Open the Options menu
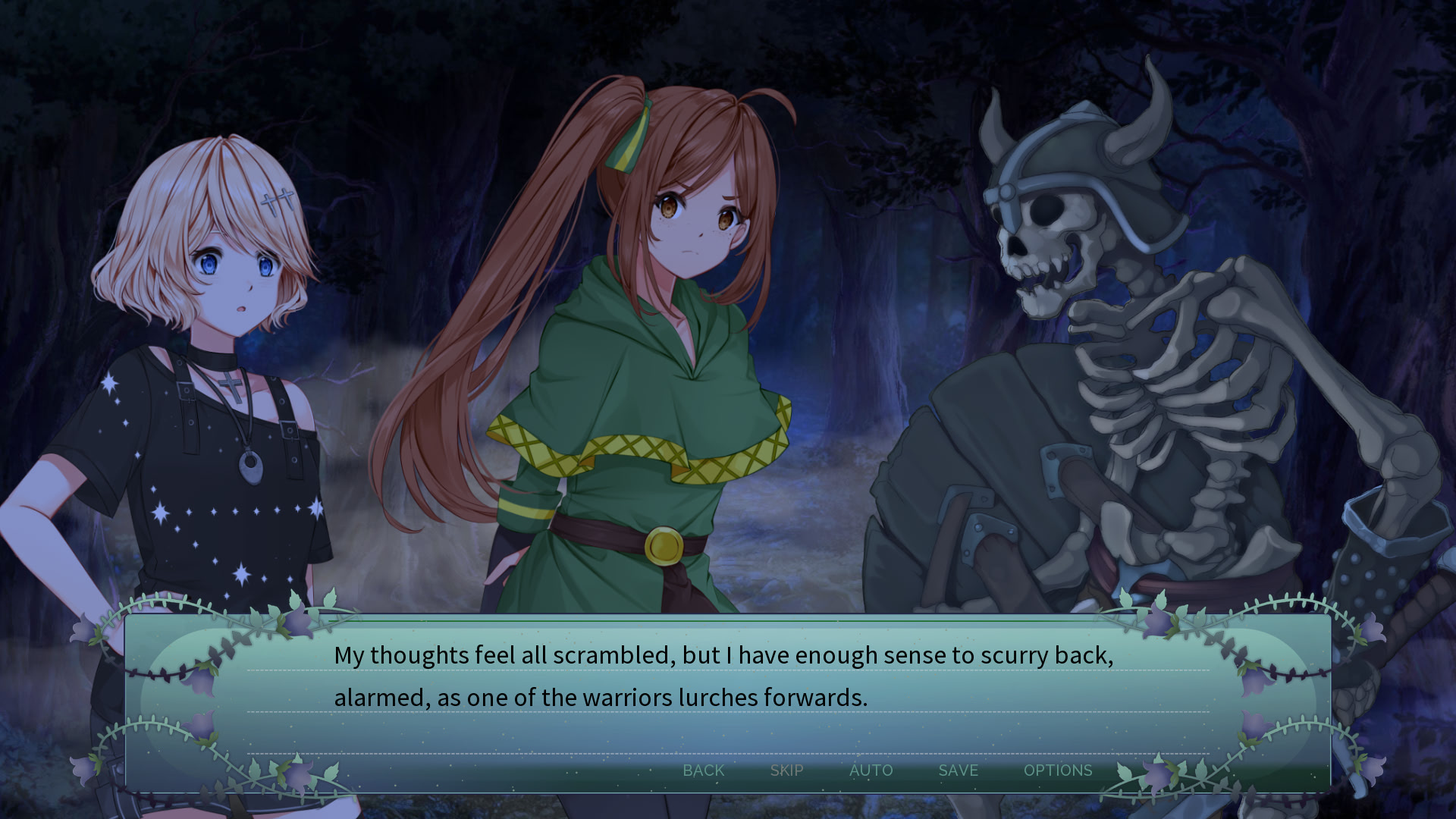1456x819 pixels. coord(1057,770)
